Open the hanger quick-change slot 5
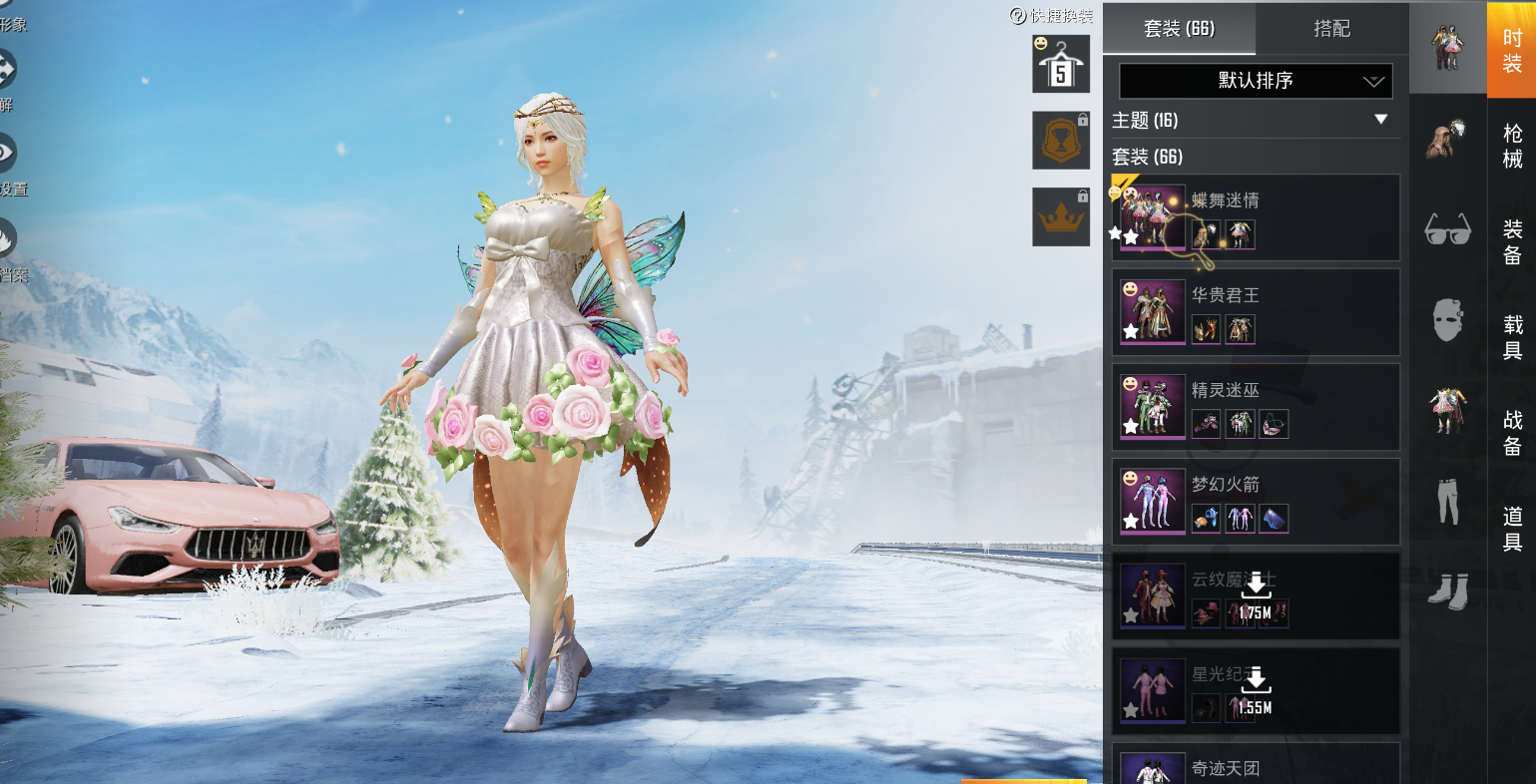The image size is (1536, 784). point(1060,65)
